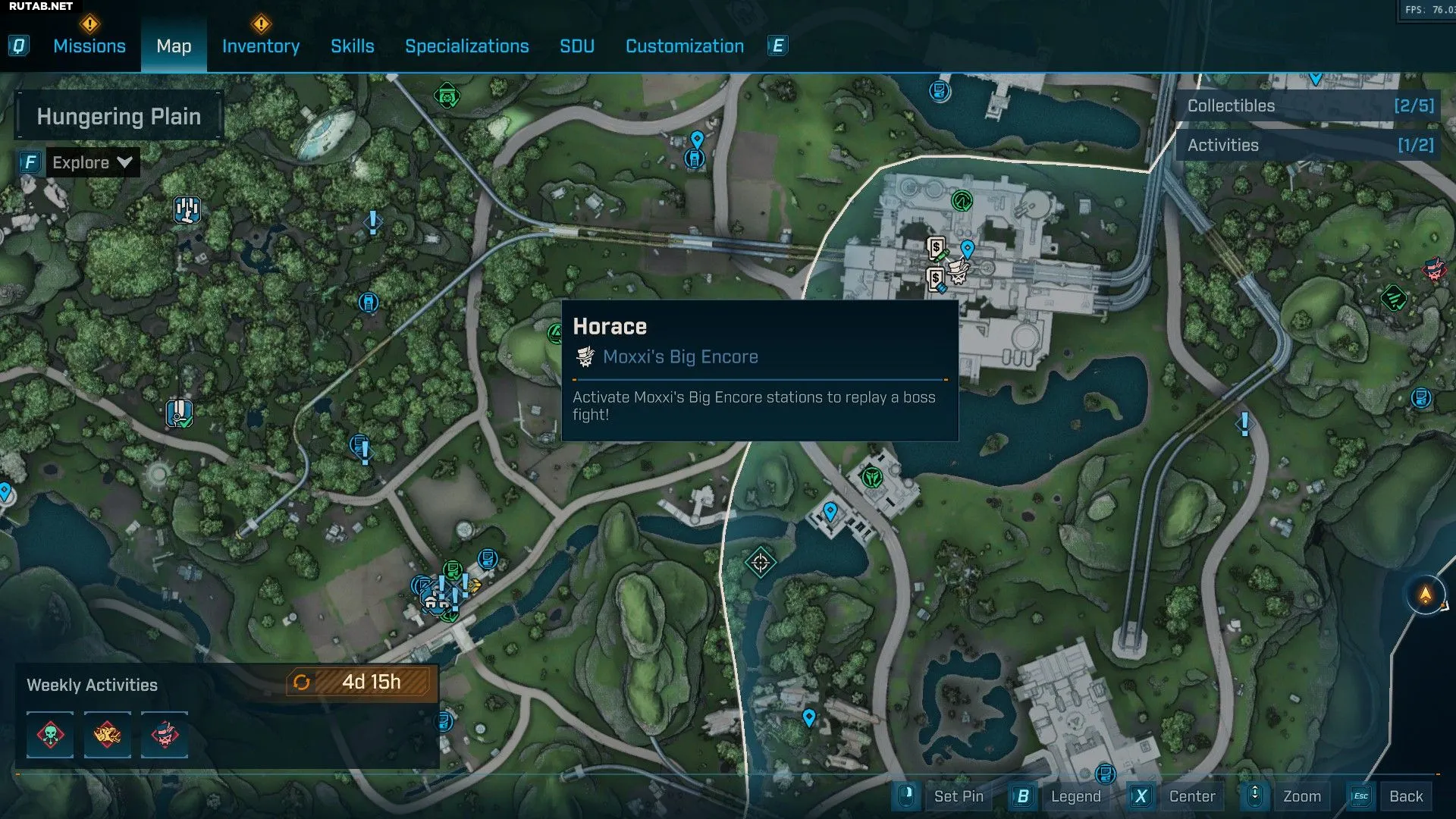1456x819 pixels.
Task: Select the masked bandit weekly activity icon
Action: pos(165,735)
